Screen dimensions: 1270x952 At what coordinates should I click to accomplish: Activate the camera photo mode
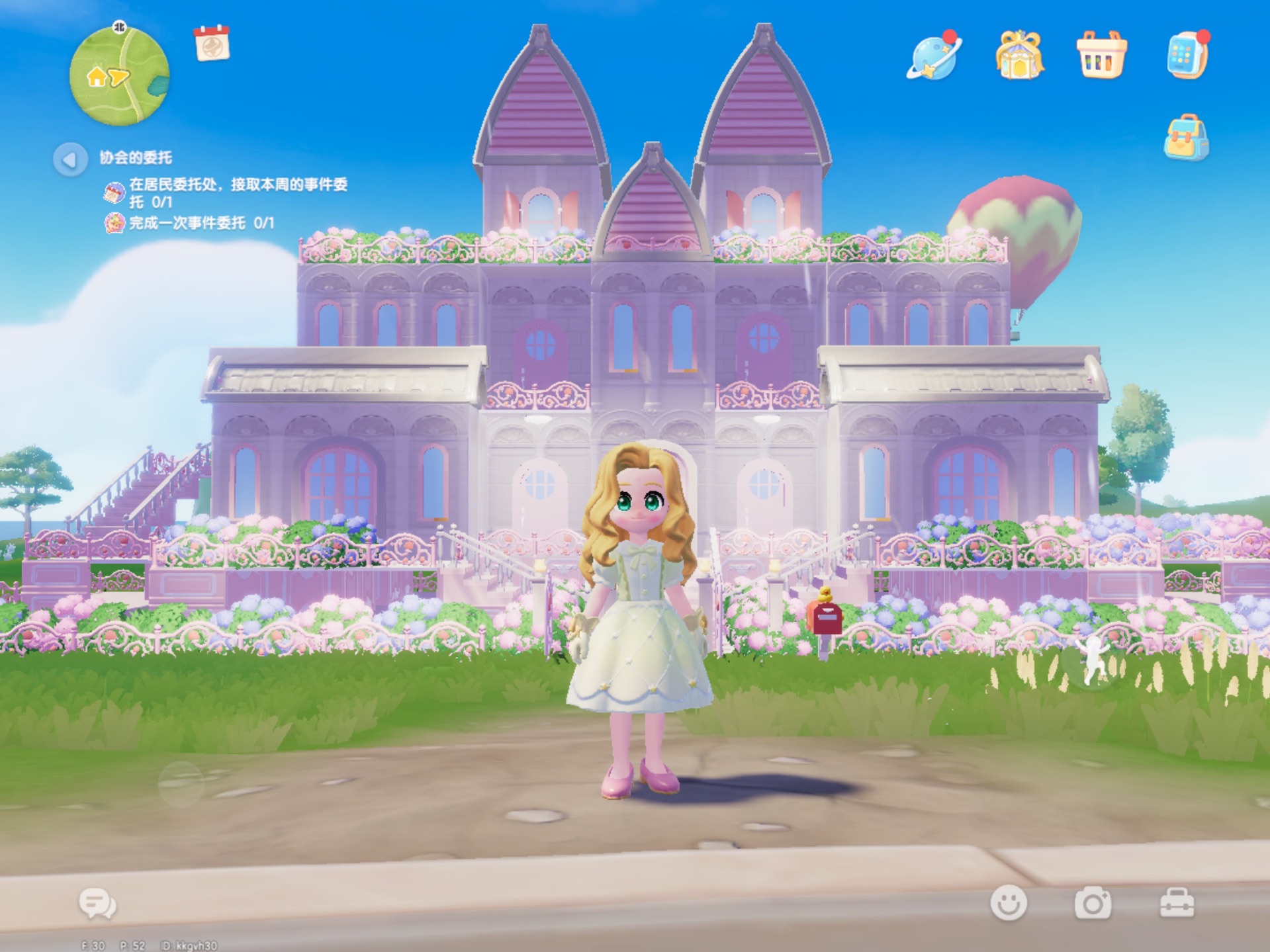click(x=1093, y=903)
